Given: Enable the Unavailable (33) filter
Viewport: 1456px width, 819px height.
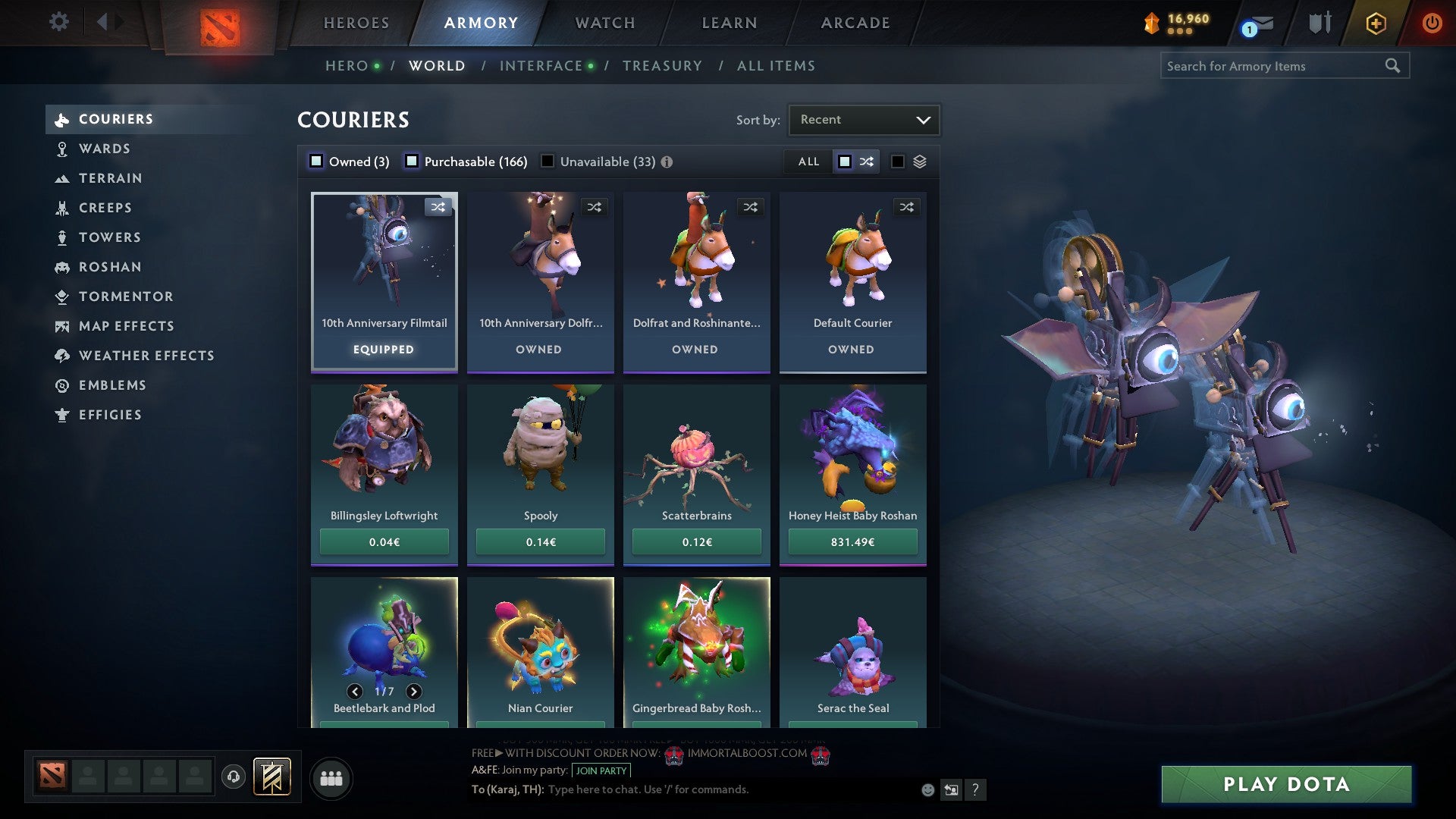Looking at the screenshot, I should click(x=548, y=162).
